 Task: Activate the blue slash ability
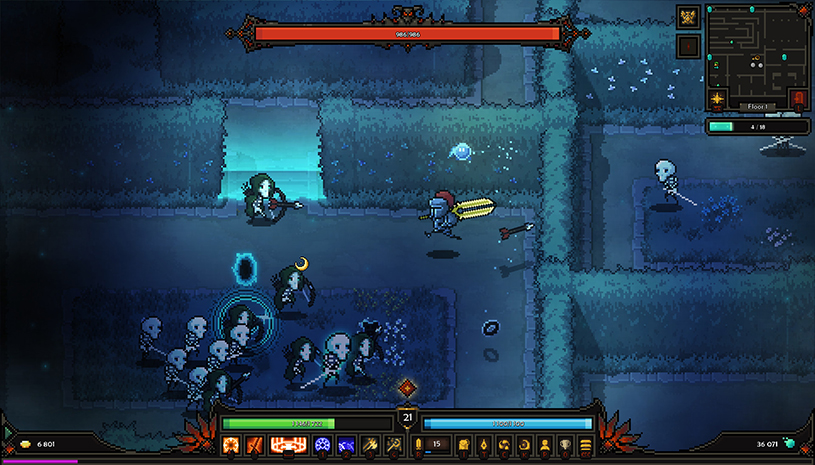coord(346,444)
